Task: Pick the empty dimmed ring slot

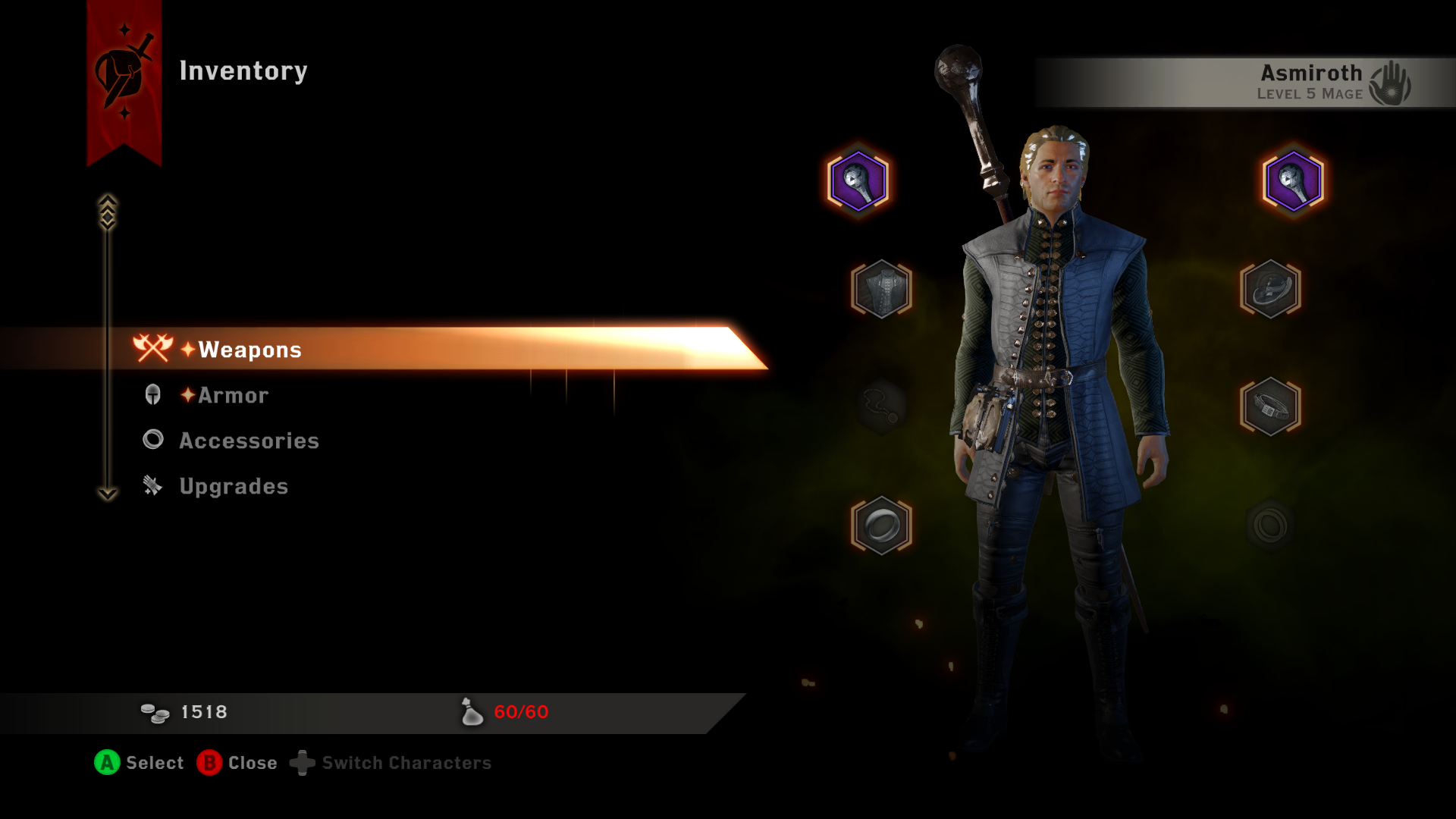Action: (1270, 525)
